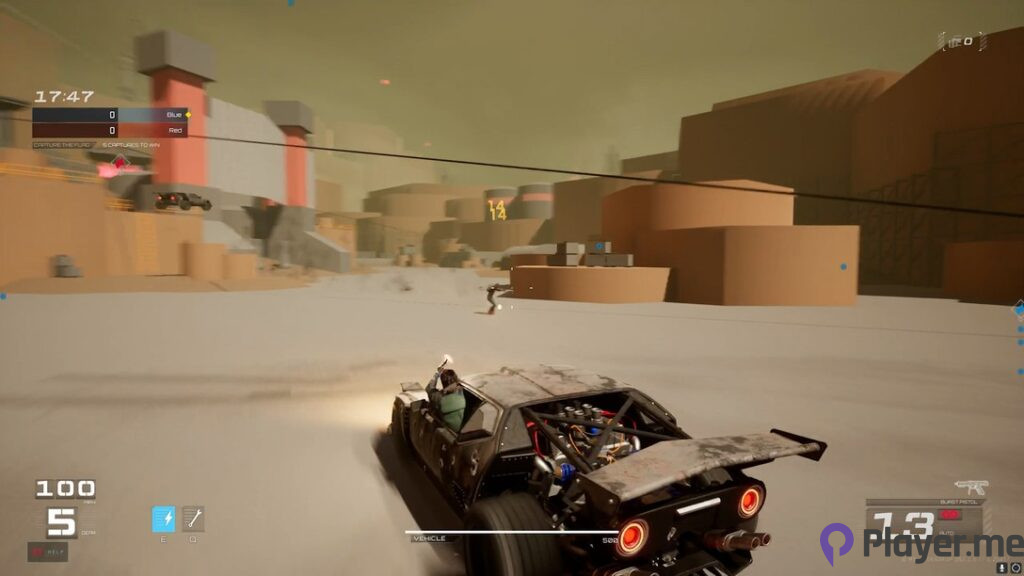Toggle the microphone icon
Image resolution: width=1024 pixels, height=576 pixels.
click(1003, 568)
